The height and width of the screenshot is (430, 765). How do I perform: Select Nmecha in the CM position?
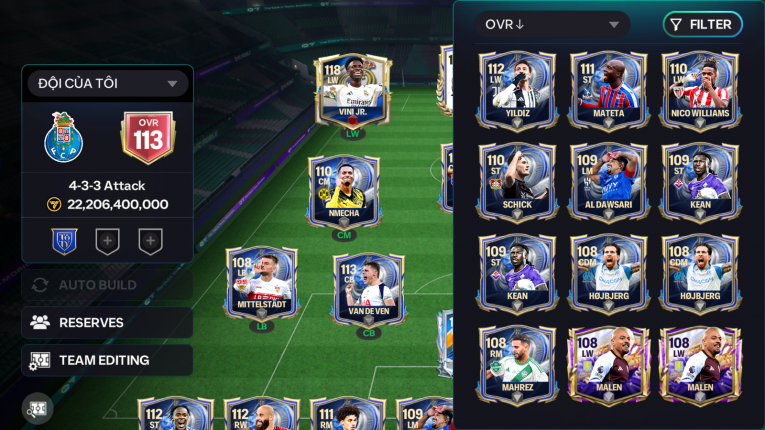(344, 195)
